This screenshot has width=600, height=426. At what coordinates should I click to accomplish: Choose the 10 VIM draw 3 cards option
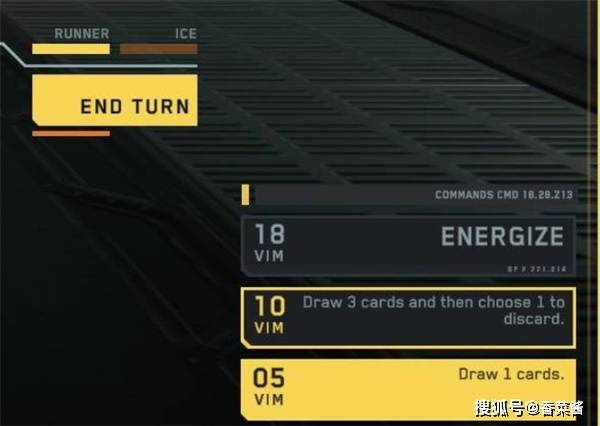click(408, 316)
